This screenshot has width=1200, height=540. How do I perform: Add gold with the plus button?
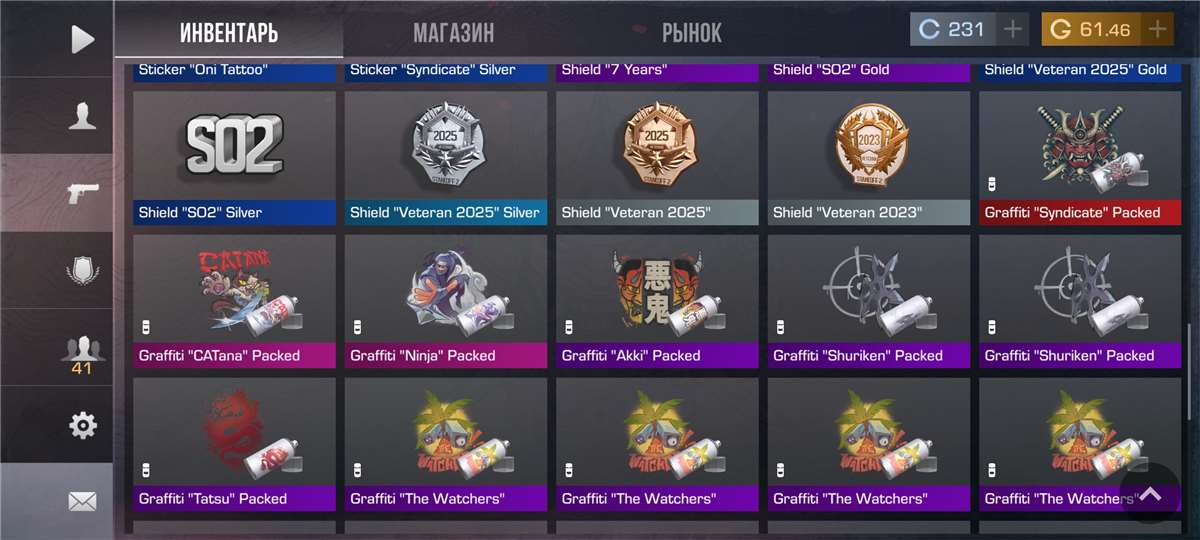(x=1157, y=29)
